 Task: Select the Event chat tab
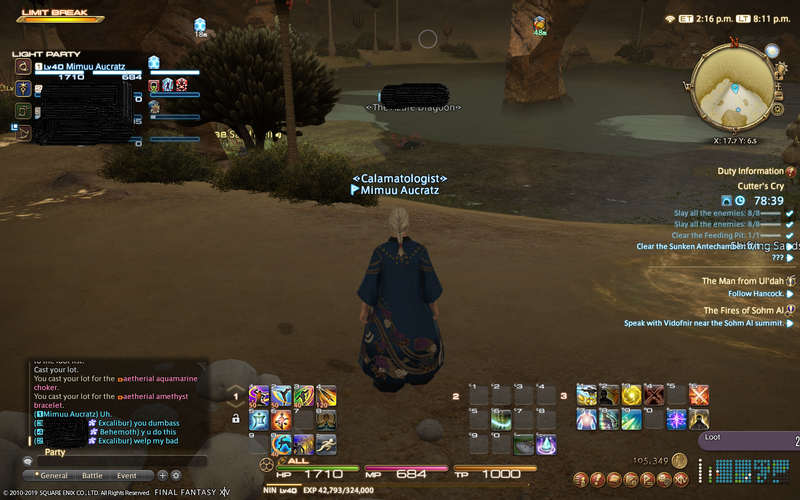coord(127,476)
